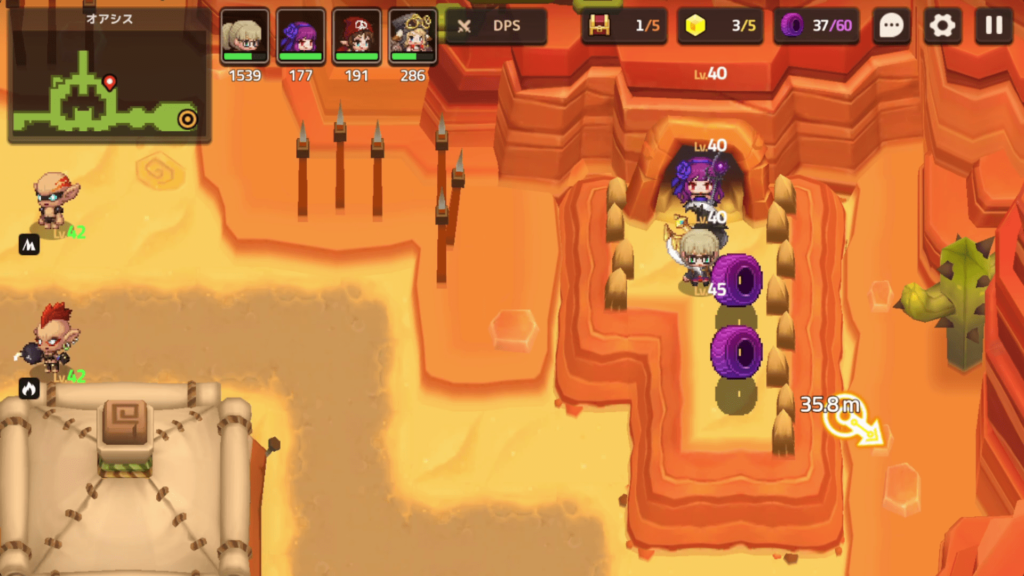Select the blonde glasses hero portrait

[x=245, y=36]
